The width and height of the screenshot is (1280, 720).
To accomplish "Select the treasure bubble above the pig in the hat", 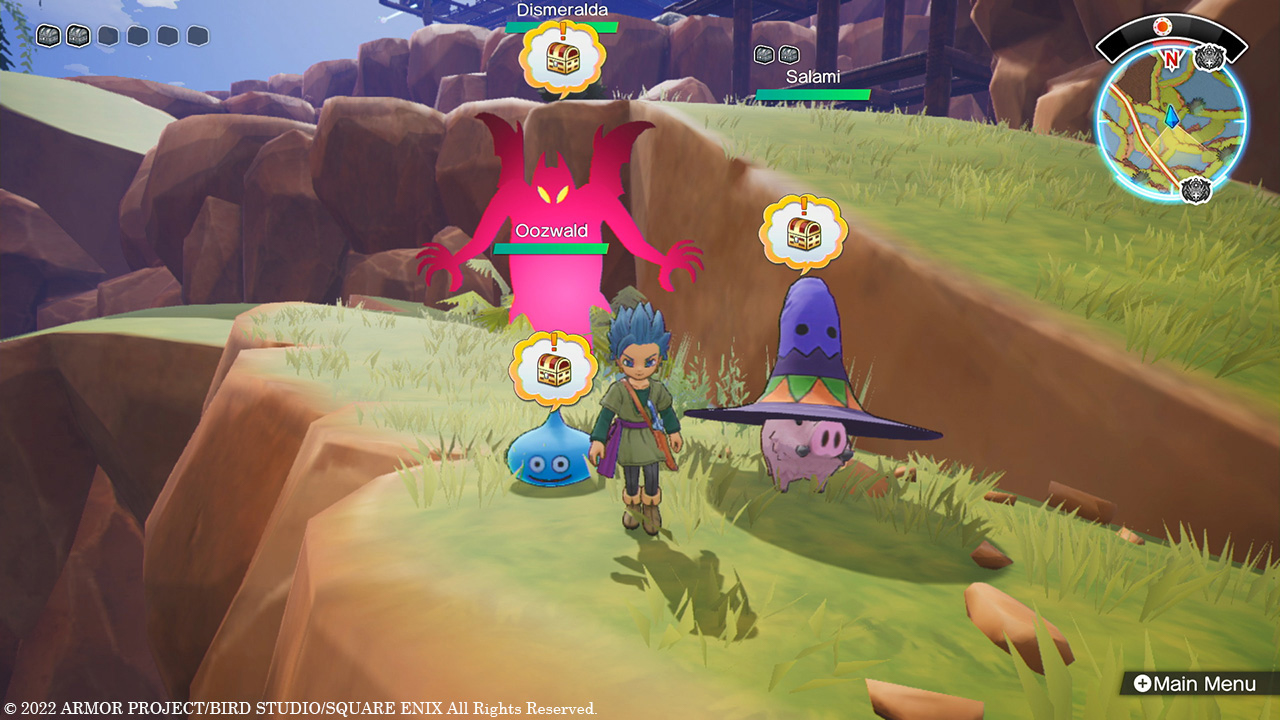I will click(803, 233).
